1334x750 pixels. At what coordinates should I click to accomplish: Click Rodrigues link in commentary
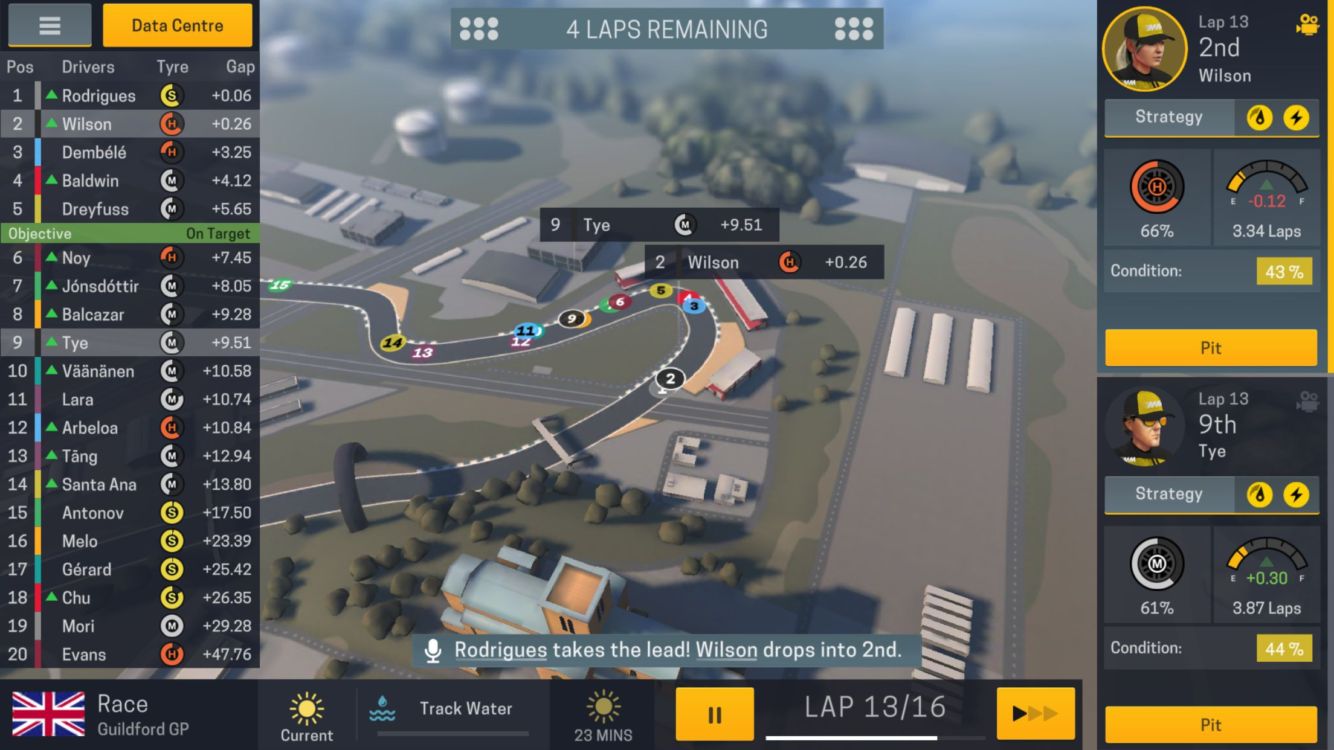point(500,650)
